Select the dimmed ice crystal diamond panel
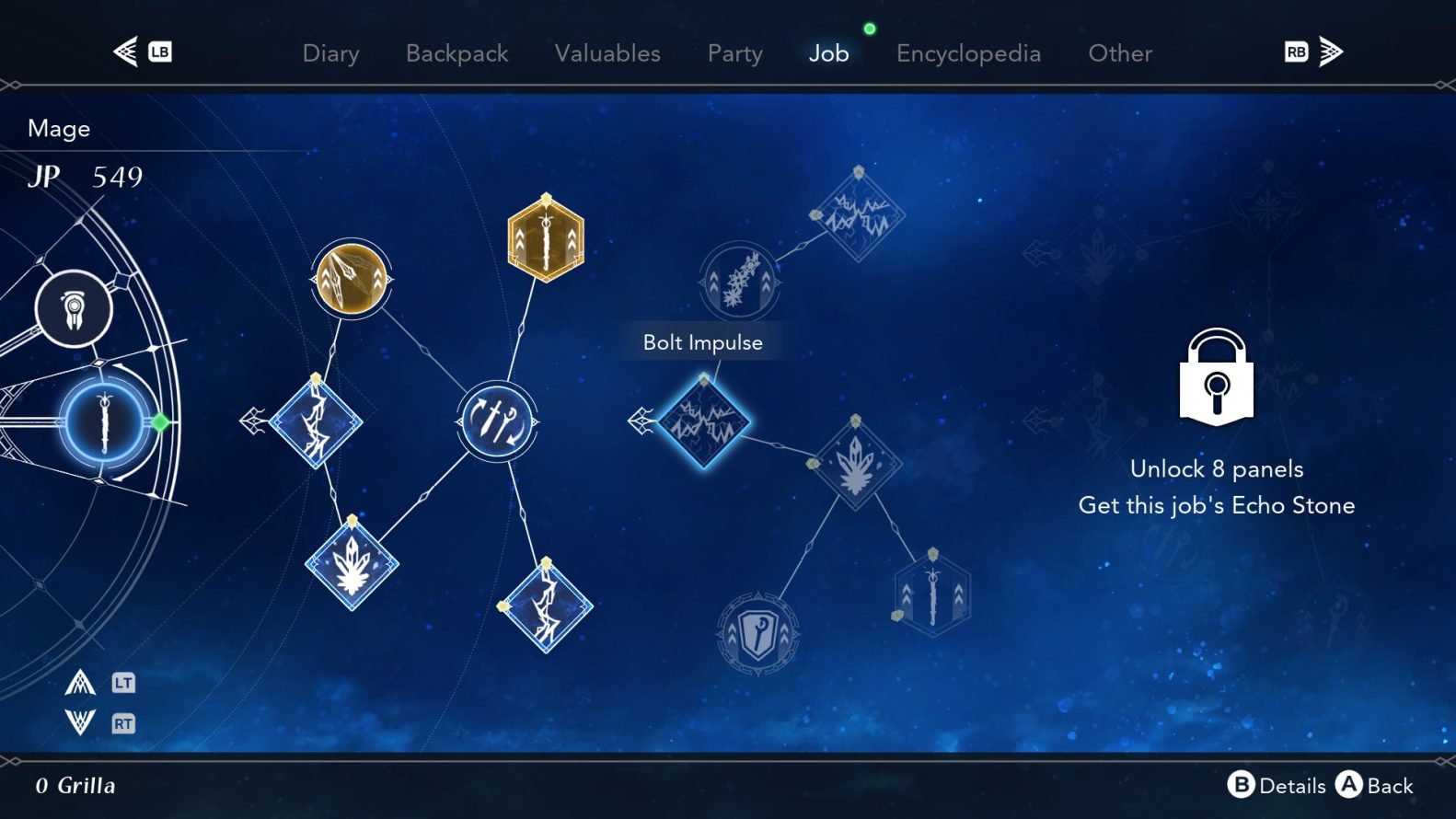The width and height of the screenshot is (1456, 819). pos(856,463)
